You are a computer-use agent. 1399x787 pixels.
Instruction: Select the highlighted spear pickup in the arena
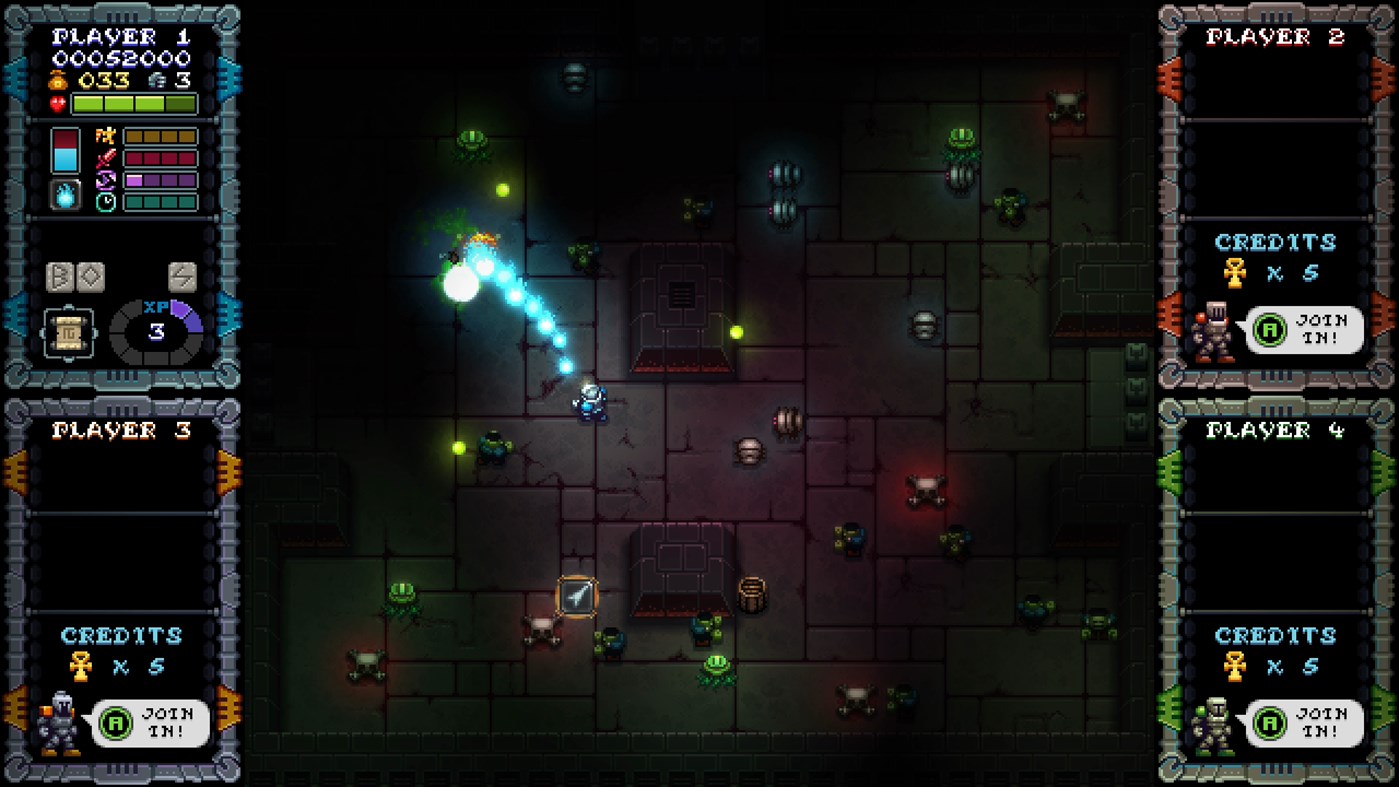click(x=575, y=595)
